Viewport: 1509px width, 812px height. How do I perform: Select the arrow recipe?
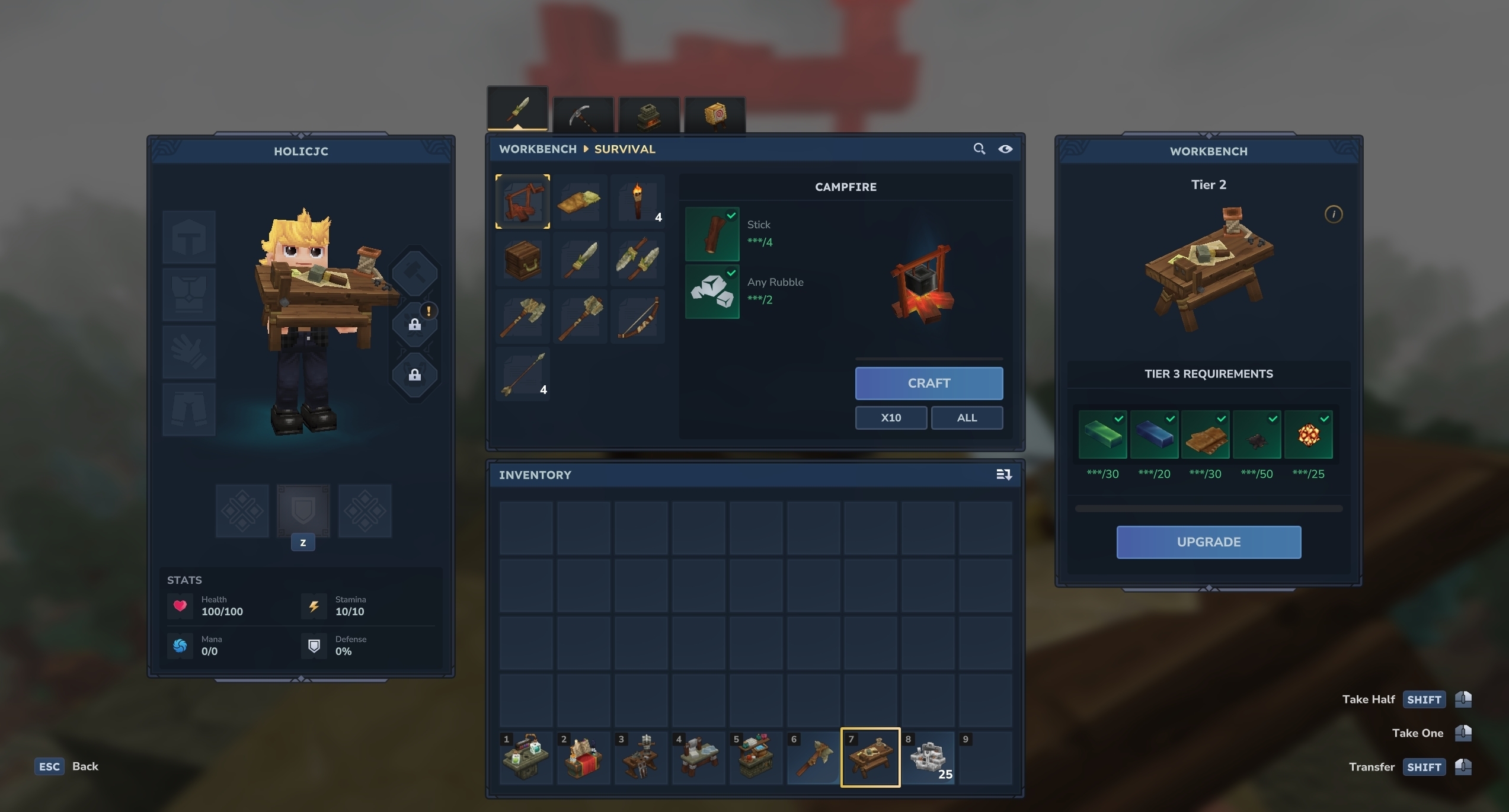[x=522, y=374]
